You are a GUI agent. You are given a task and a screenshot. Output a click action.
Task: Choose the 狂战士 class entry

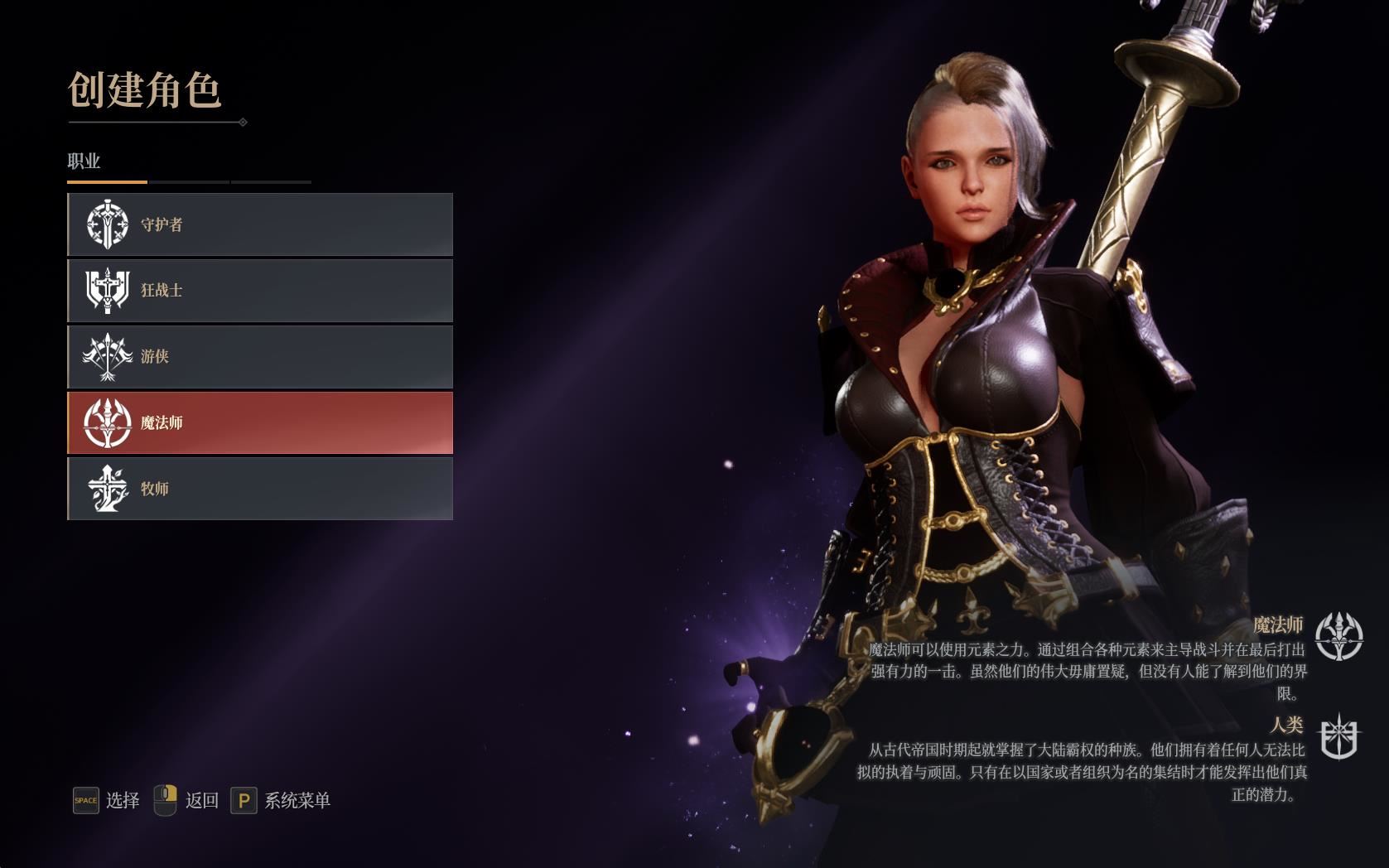260,291
